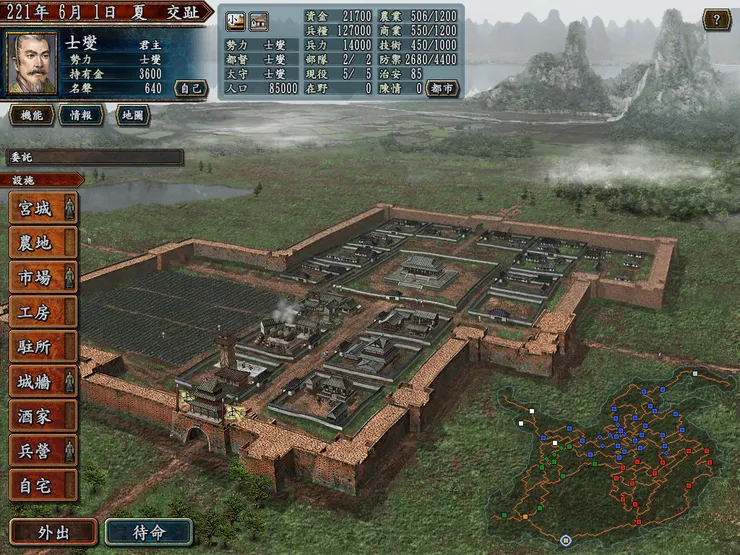Screen dimensions: 740x555
Task: Go to 自宅 (home)
Action: tap(43, 484)
